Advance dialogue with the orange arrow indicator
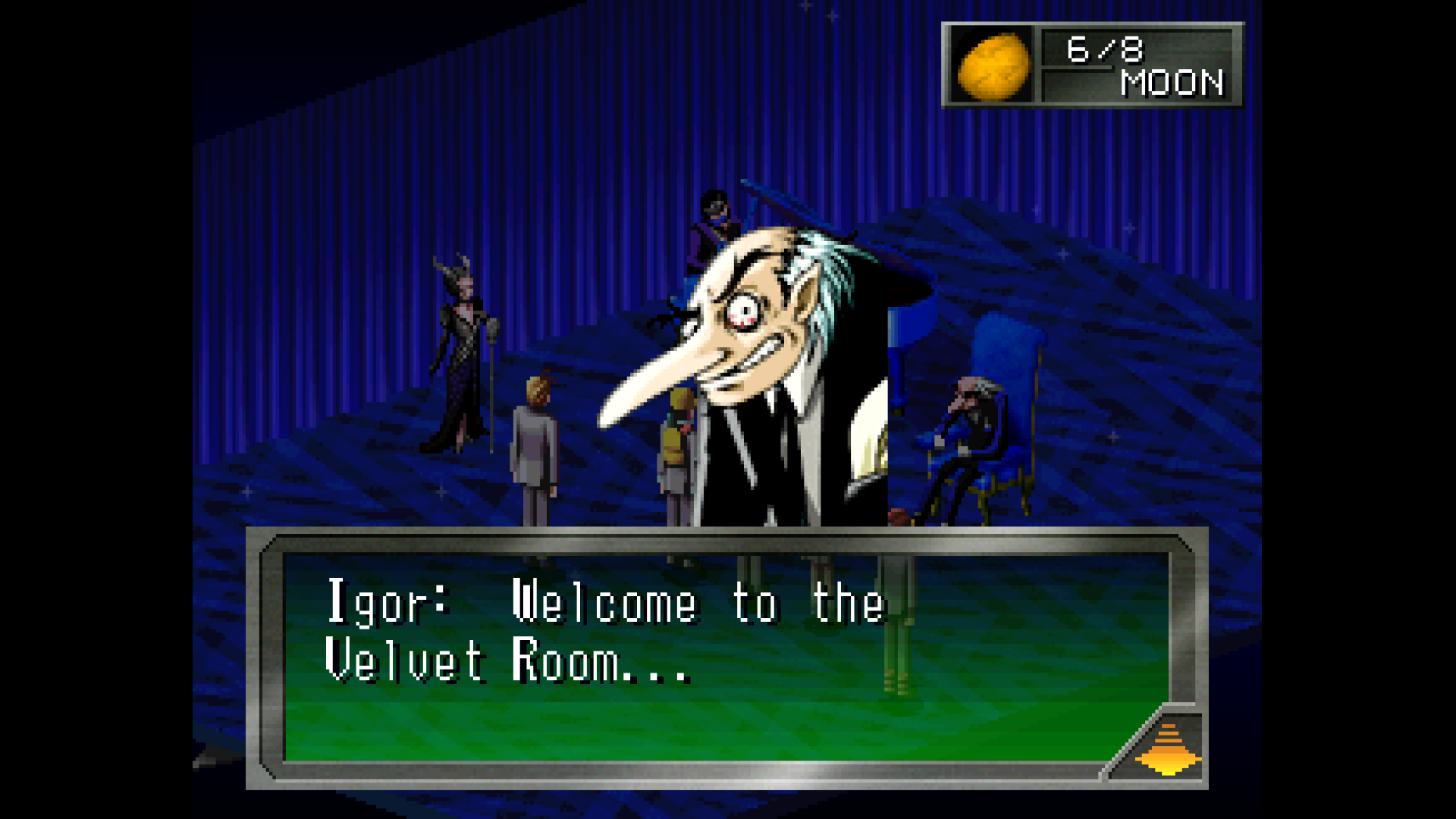The image size is (1456, 819). coord(1168,749)
